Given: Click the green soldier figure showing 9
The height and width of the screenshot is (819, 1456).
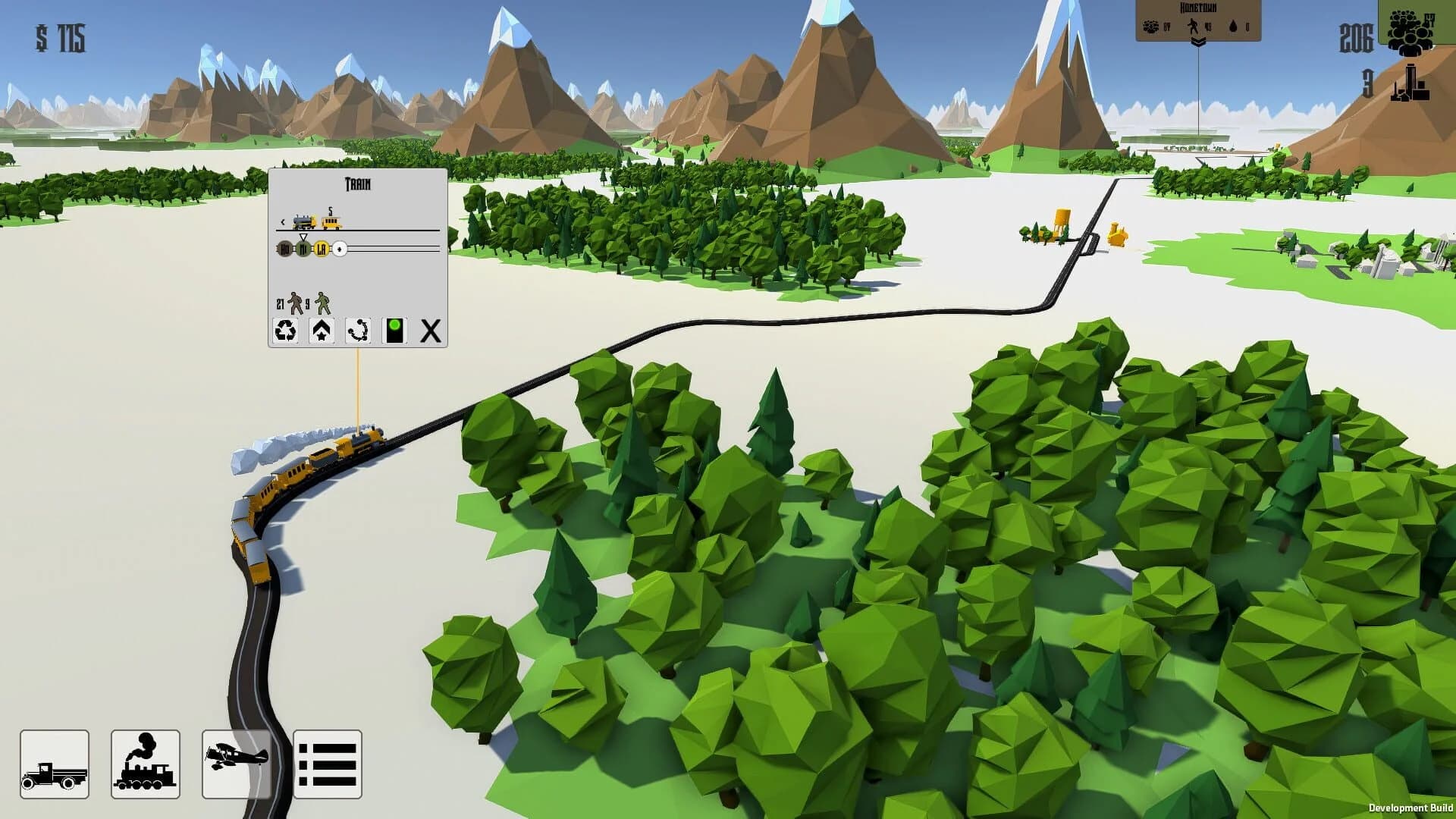Looking at the screenshot, I should [x=322, y=303].
